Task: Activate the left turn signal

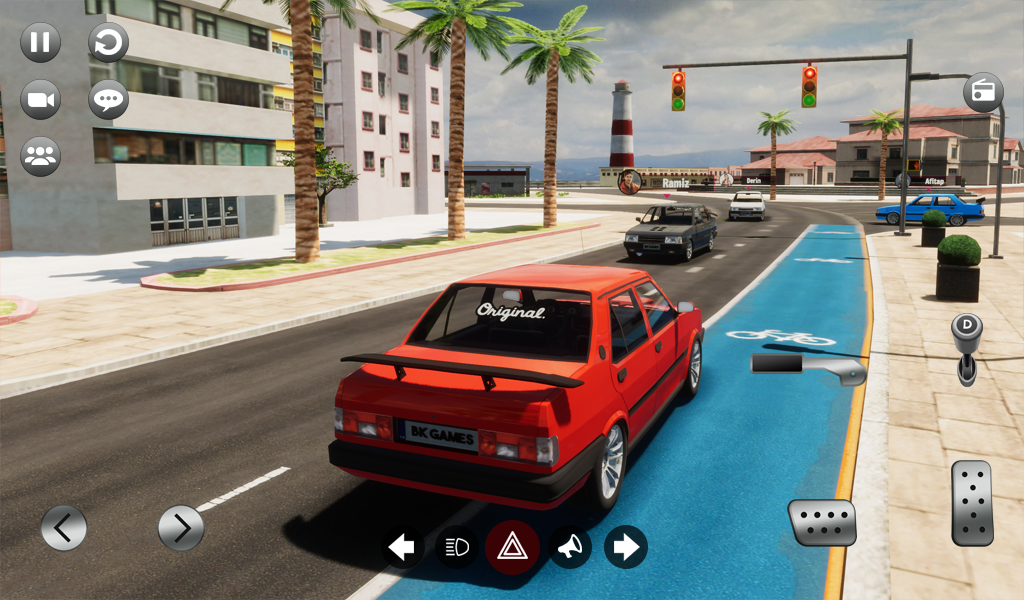Action: tap(402, 547)
